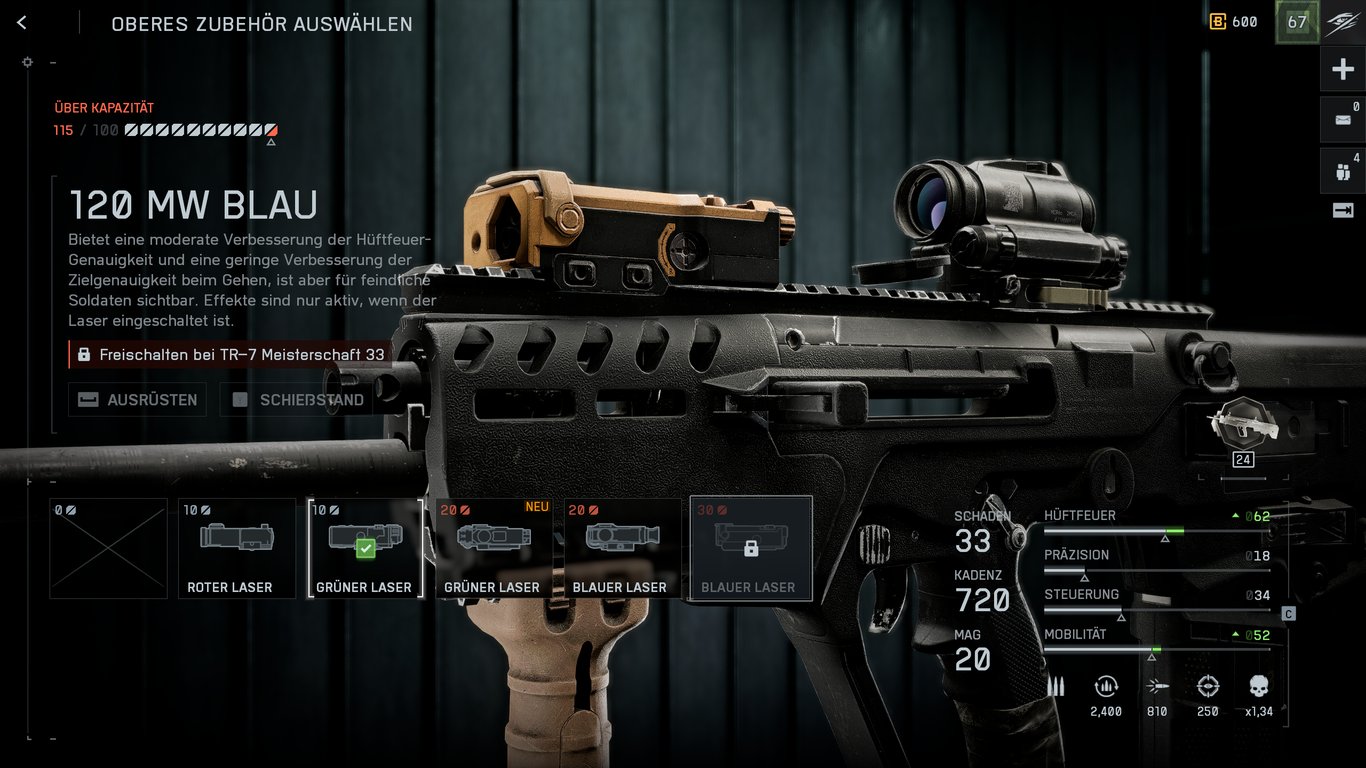Open the mail inbox icon

tap(1345, 118)
